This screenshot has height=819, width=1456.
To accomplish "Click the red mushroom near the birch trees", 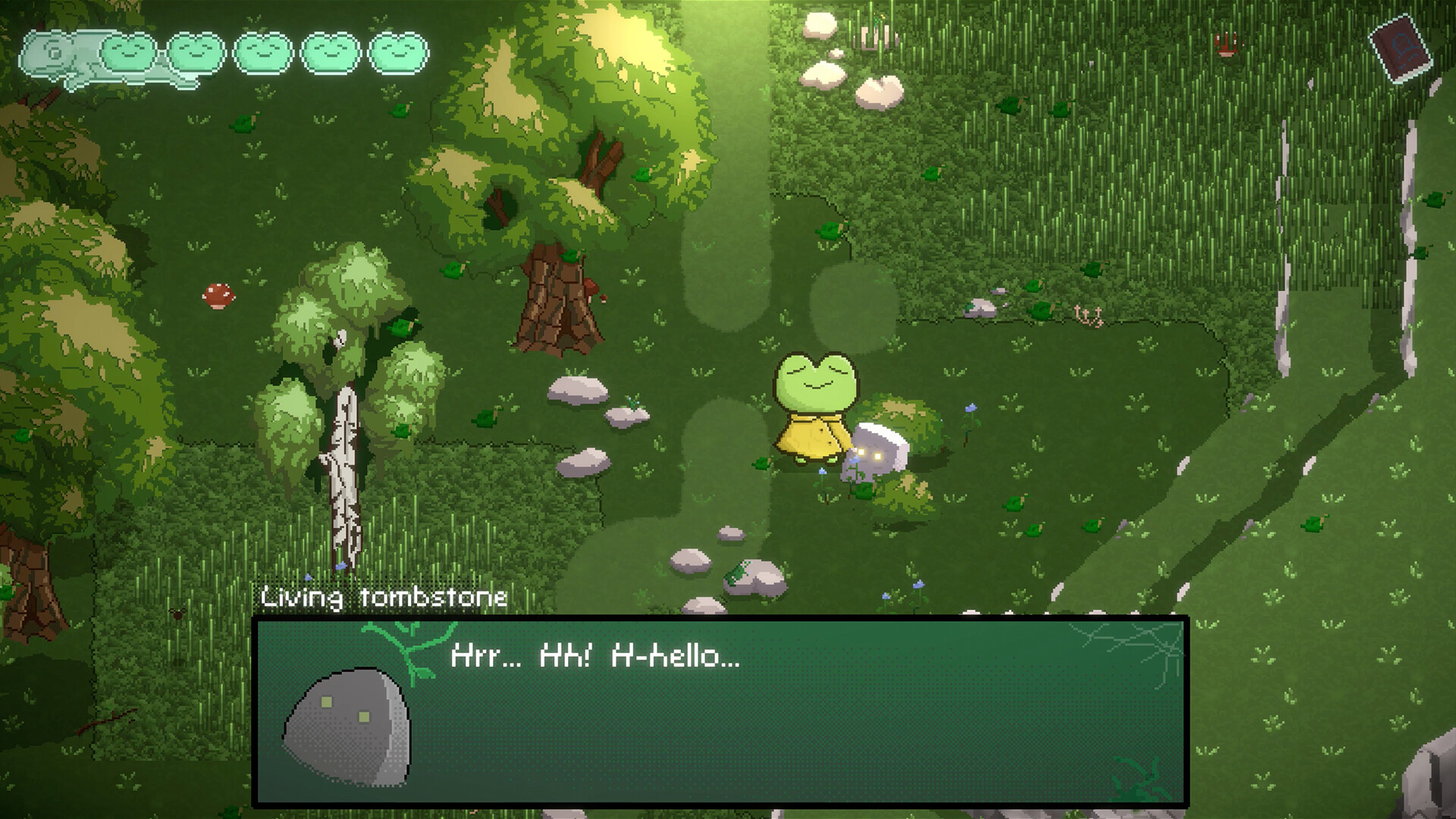I will click(218, 296).
